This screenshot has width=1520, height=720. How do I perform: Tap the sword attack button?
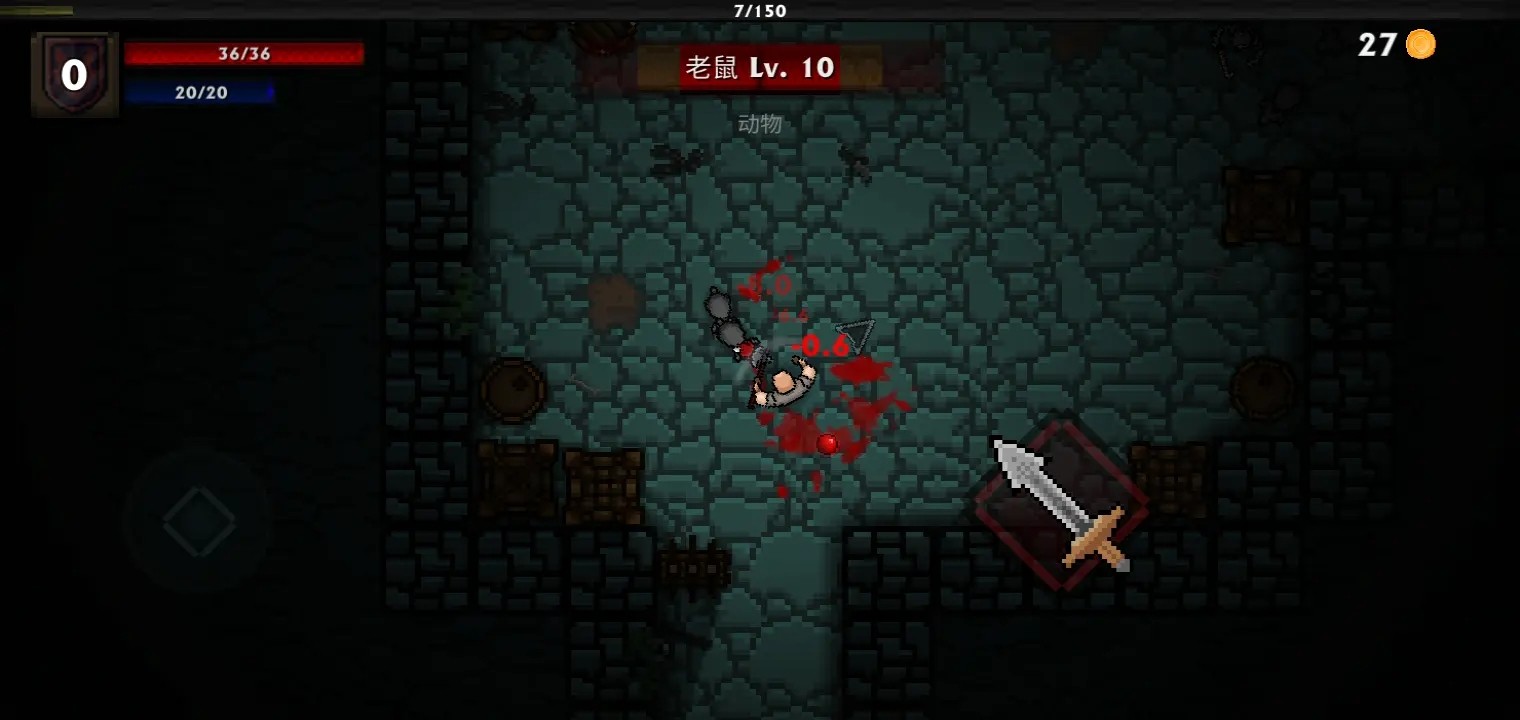tap(1062, 505)
